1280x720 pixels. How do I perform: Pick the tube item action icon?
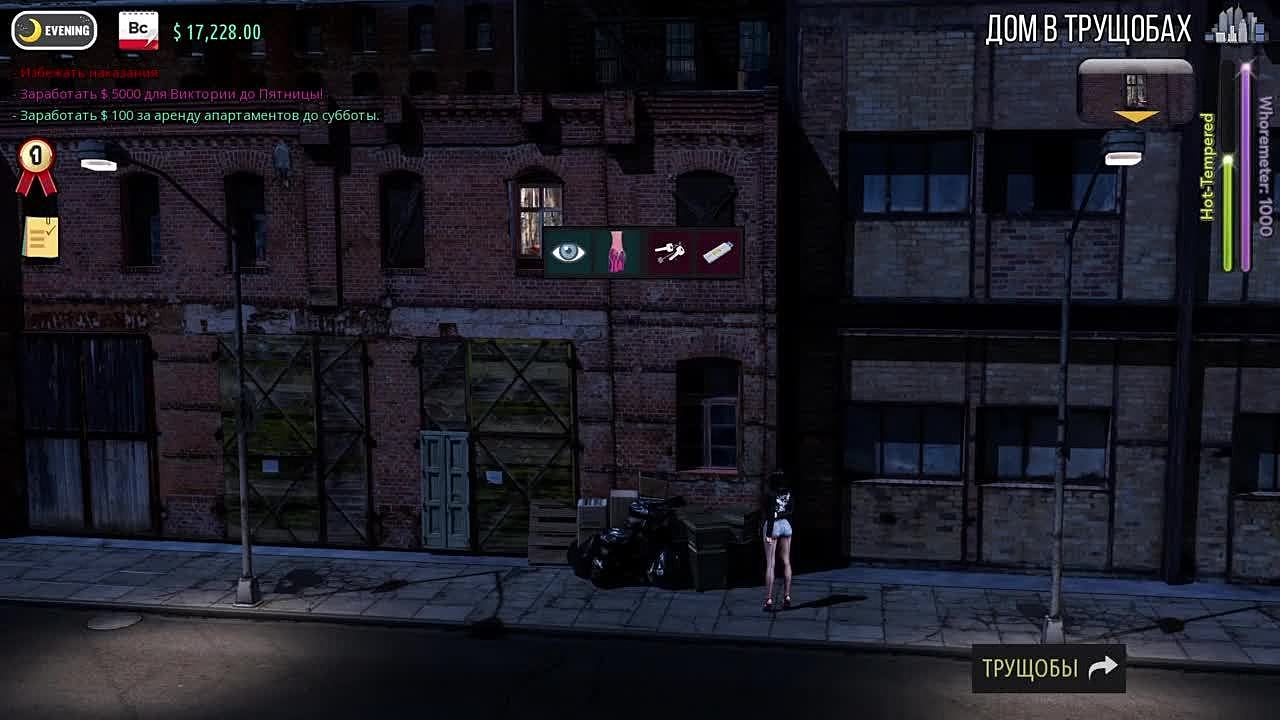719,253
